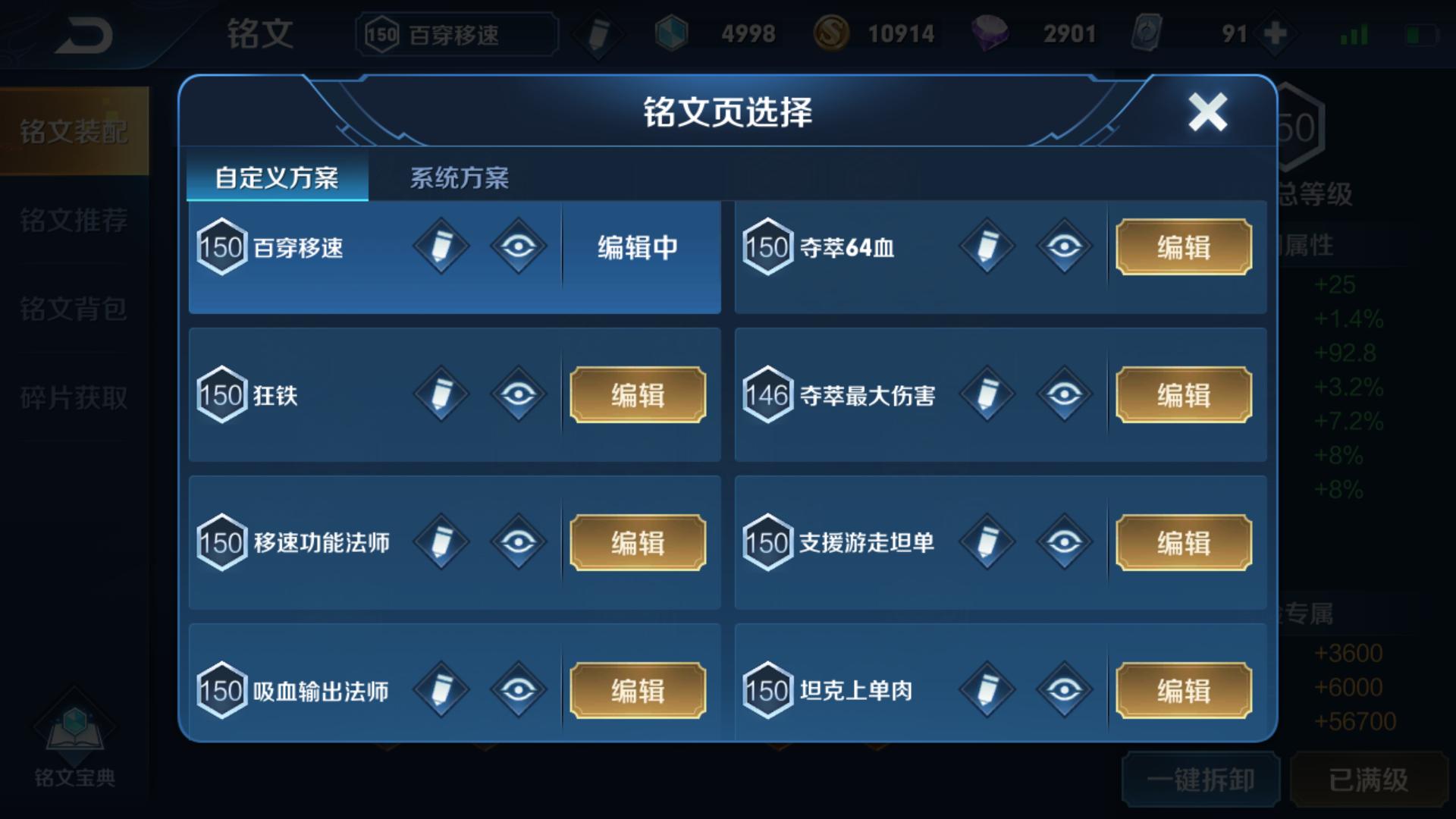Image resolution: width=1456 pixels, height=819 pixels.
Task: Open the preview eye icon for 狂铁
Action: (x=519, y=394)
